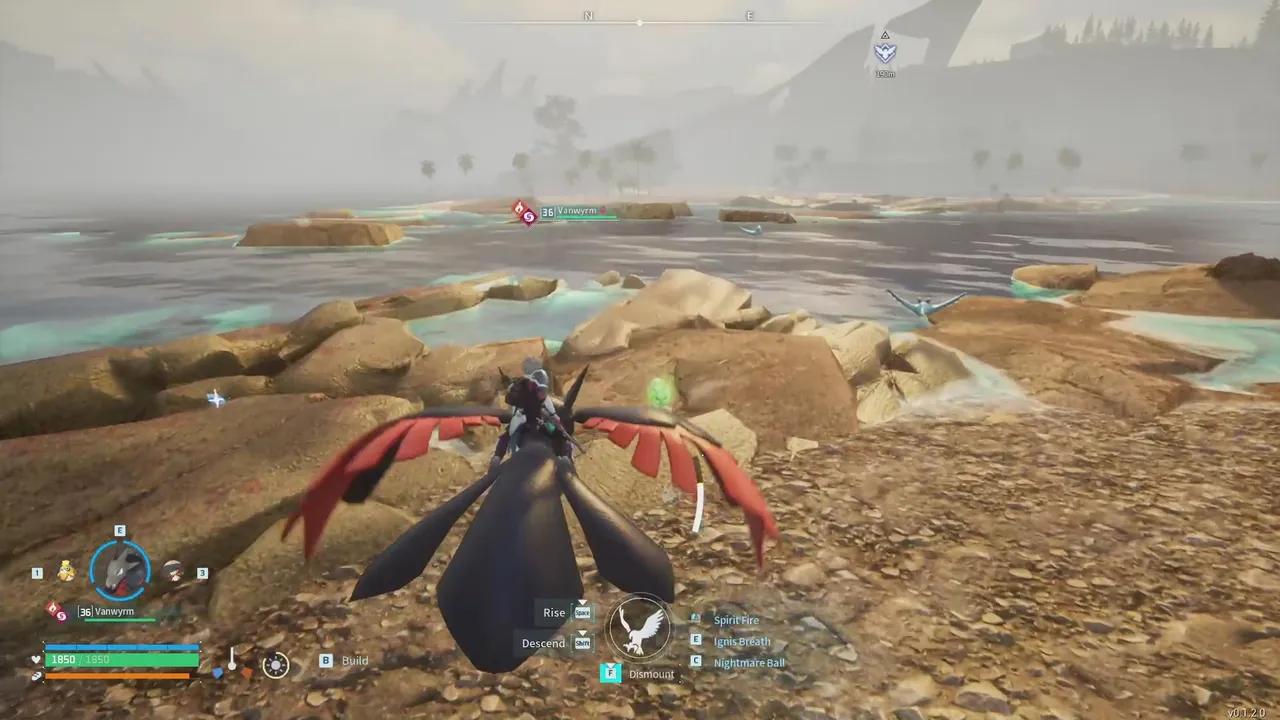Click the distance waypoint marker on the horizon
The image size is (1280, 720).
(x=885, y=52)
